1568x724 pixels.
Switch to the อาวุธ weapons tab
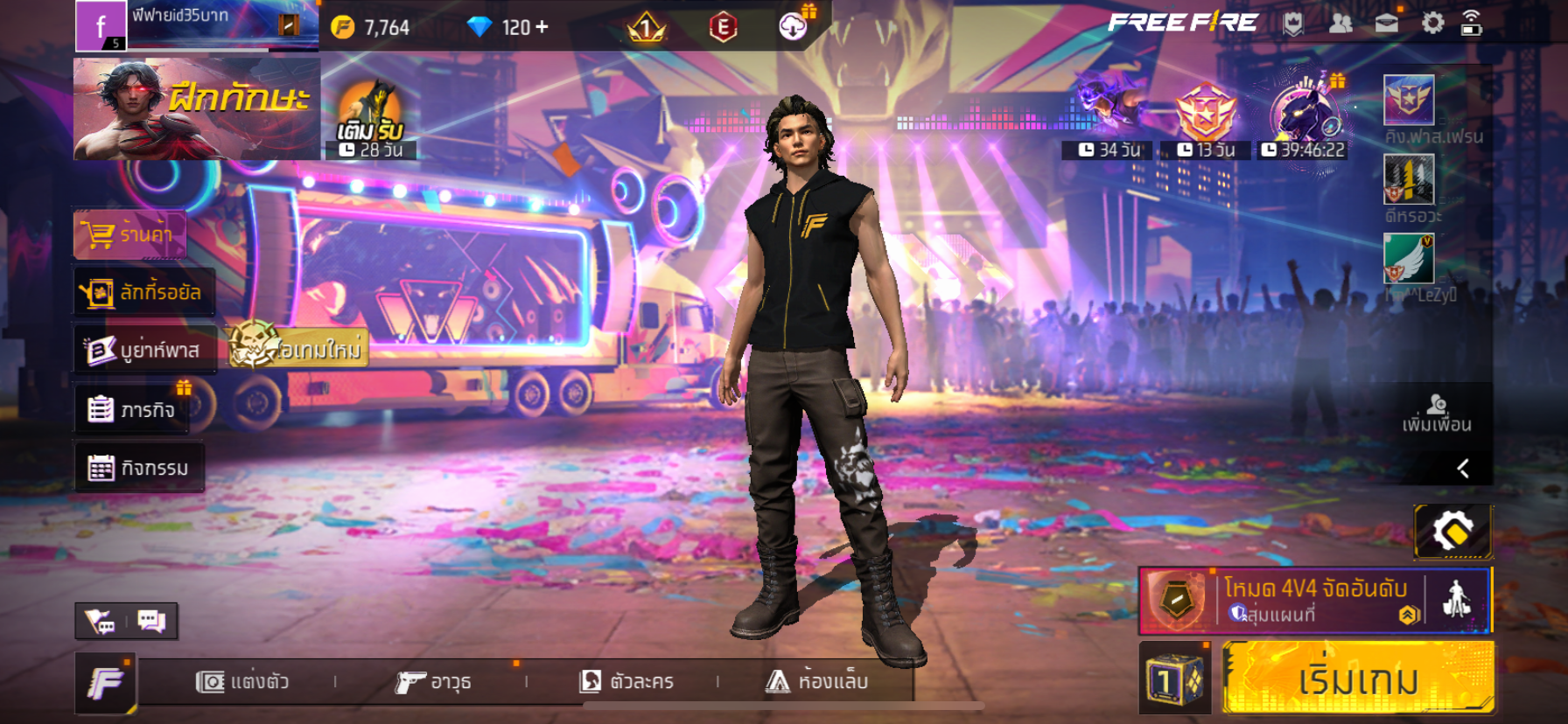click(x=434, y=681)
